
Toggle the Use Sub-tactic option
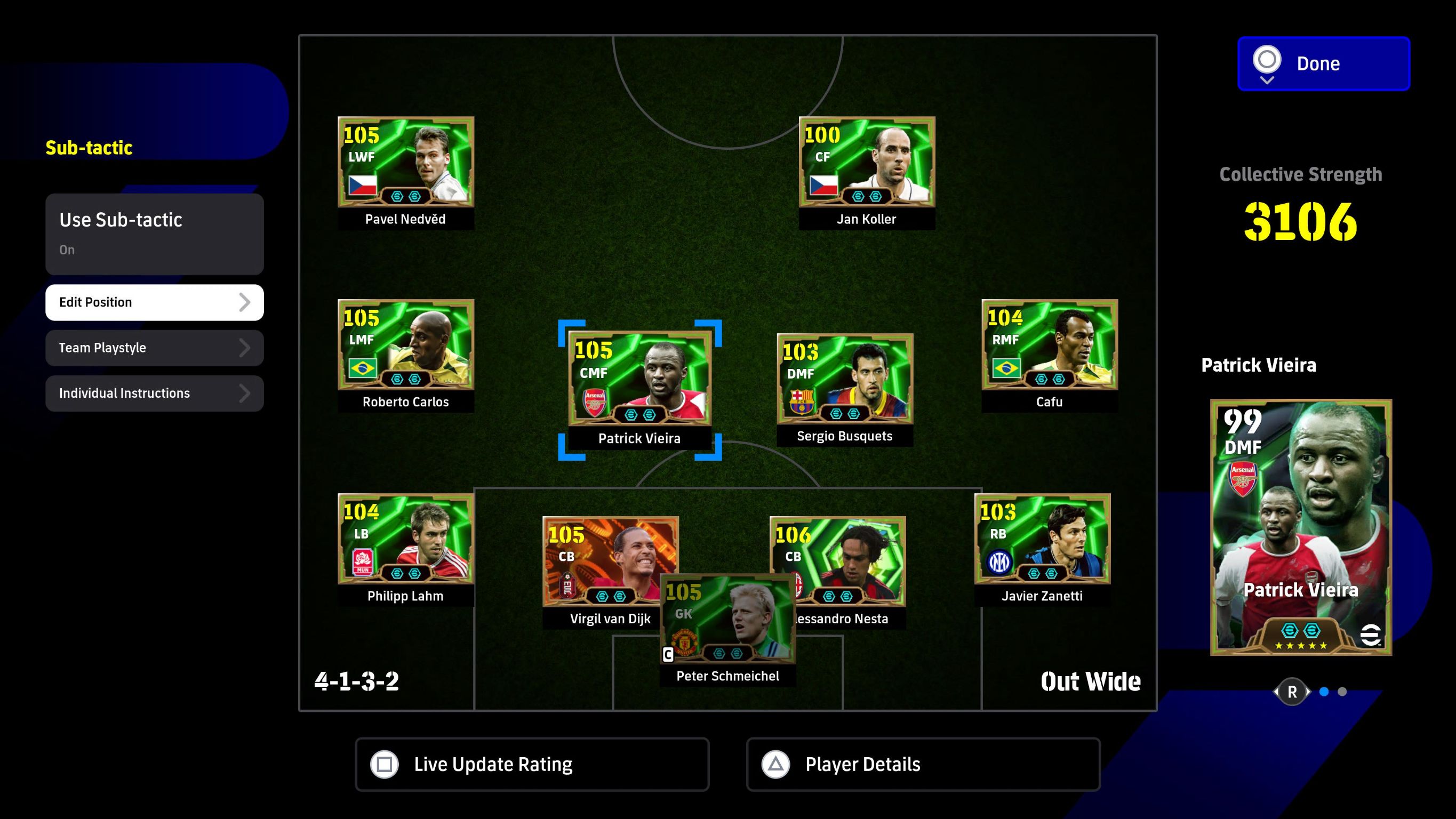[154, 234]
